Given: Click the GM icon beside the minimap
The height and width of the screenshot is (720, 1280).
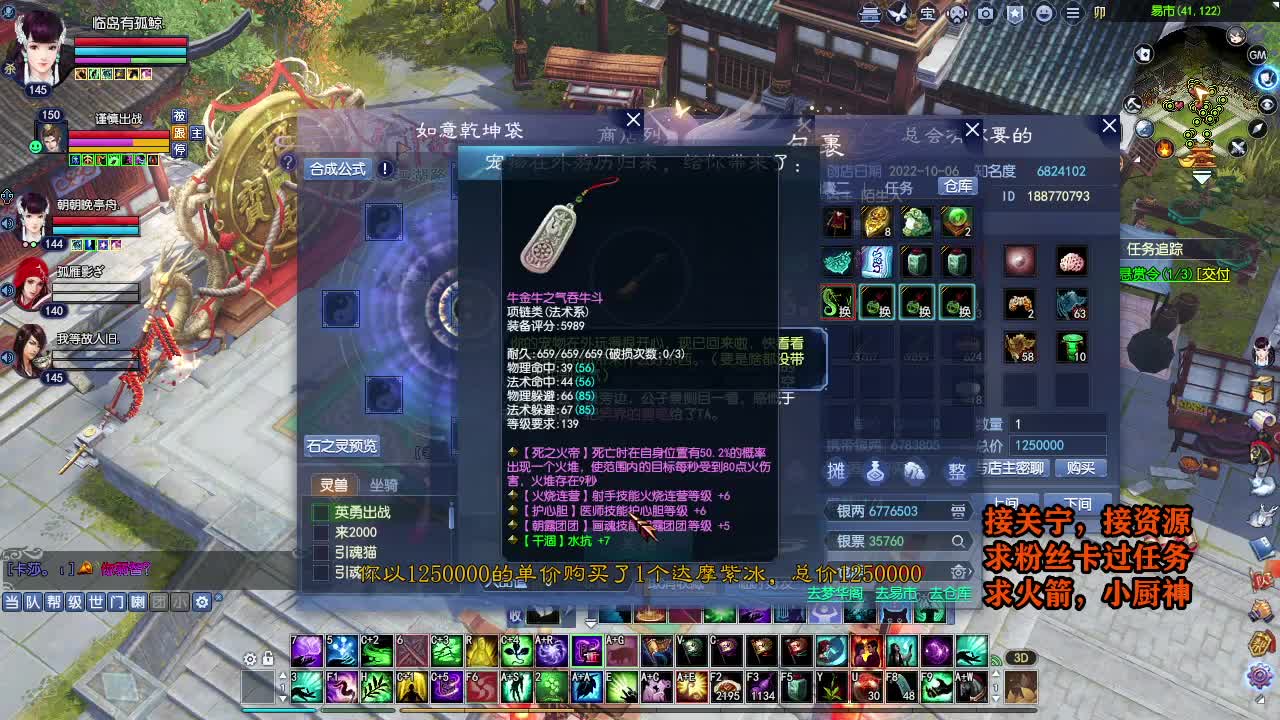Looking at the screenshot, I should [1256, 54].
